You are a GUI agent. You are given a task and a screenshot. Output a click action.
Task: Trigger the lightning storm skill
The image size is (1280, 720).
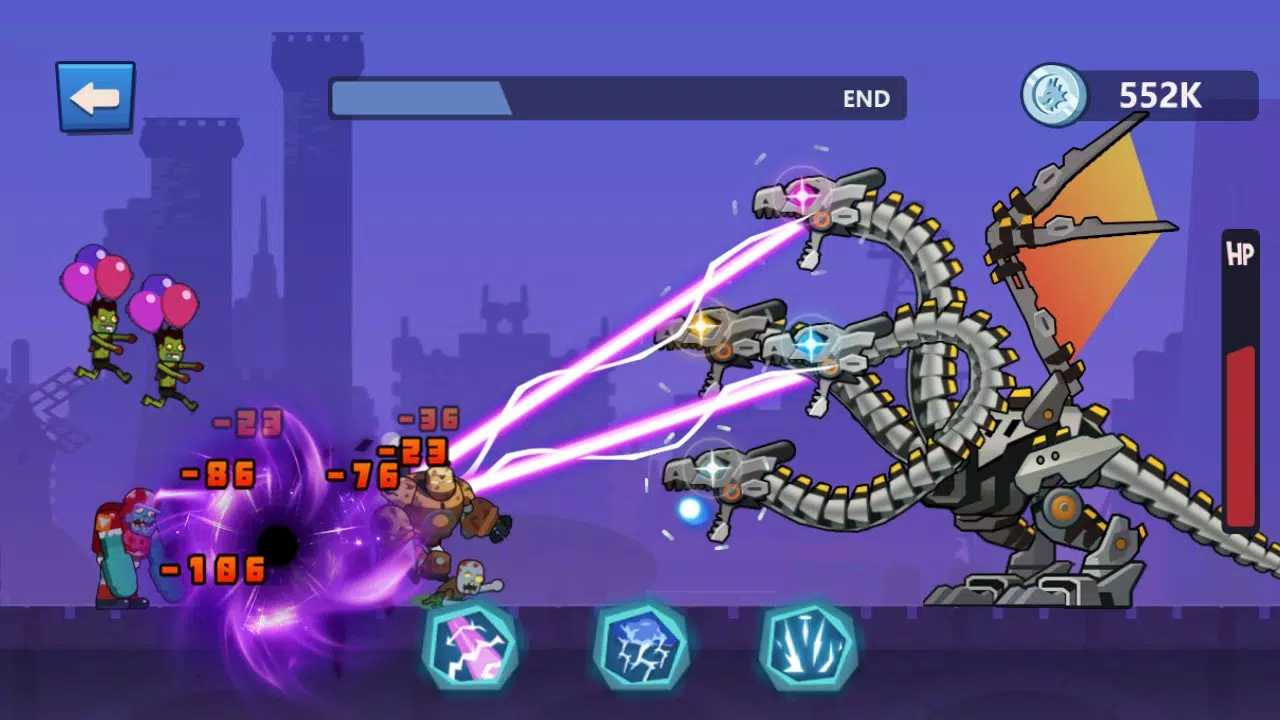(x=640, y=645)
